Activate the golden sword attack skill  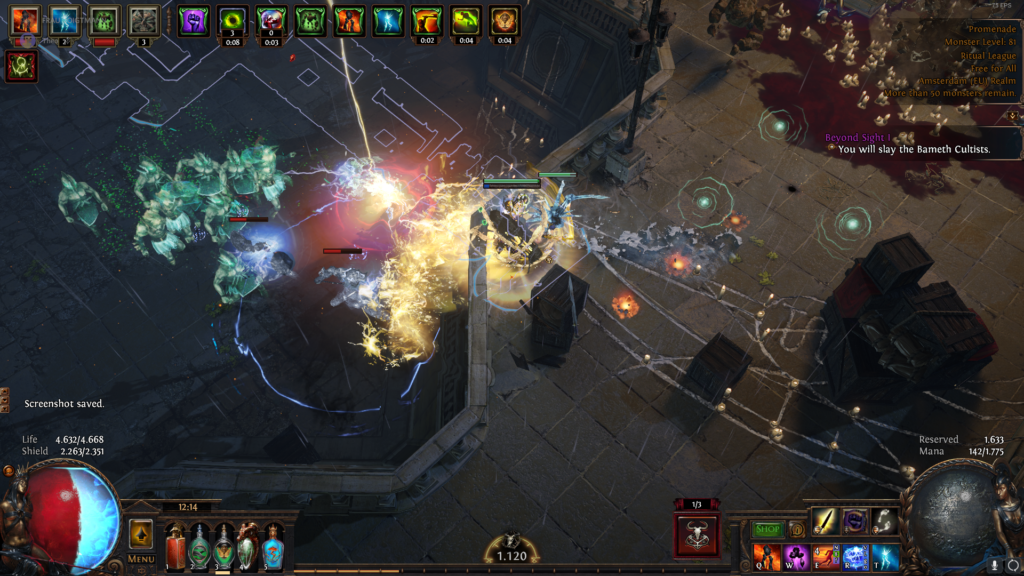(x=825, y=521)
